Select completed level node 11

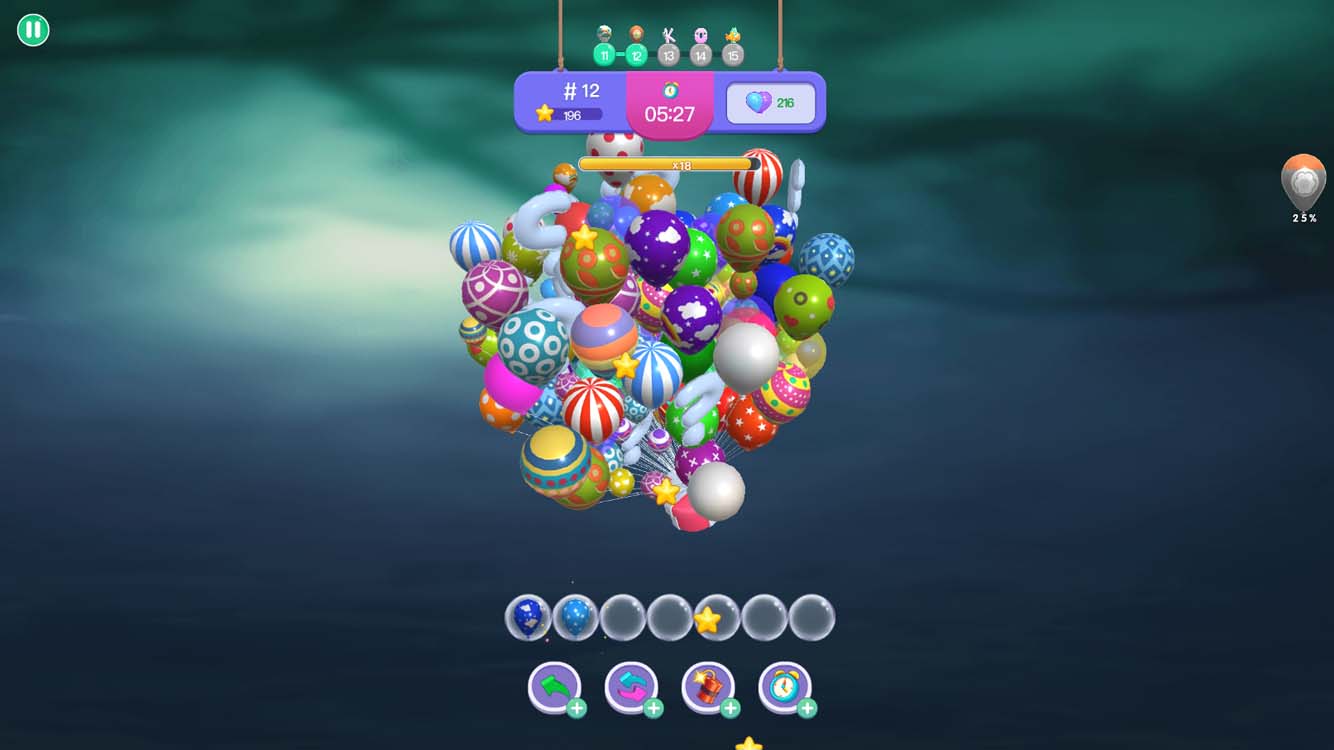tap(603, 54)
